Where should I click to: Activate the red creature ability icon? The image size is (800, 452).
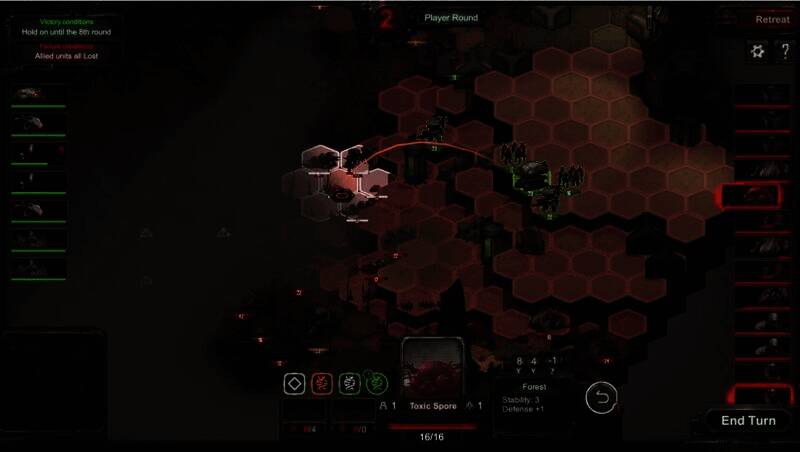322,383
